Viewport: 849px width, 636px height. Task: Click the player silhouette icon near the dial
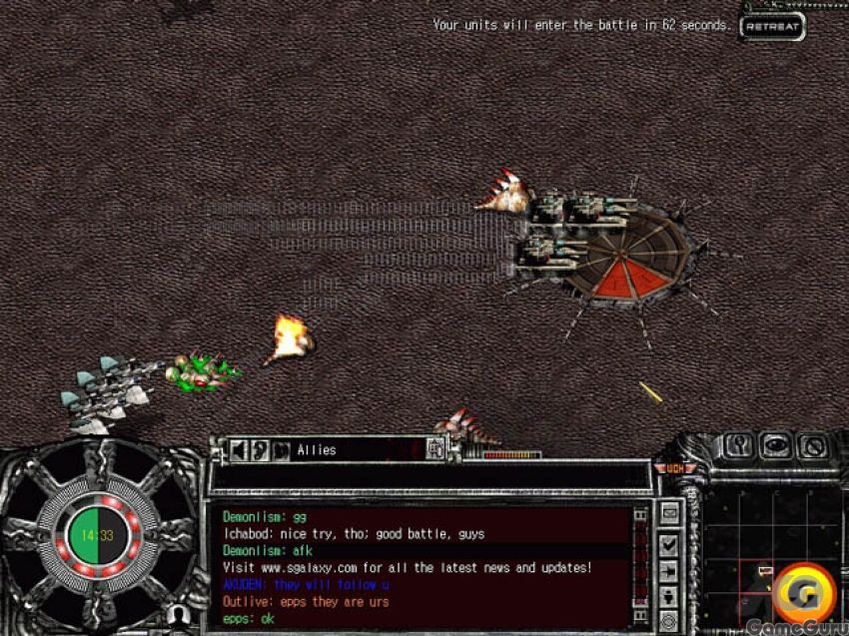pos(179,613)
